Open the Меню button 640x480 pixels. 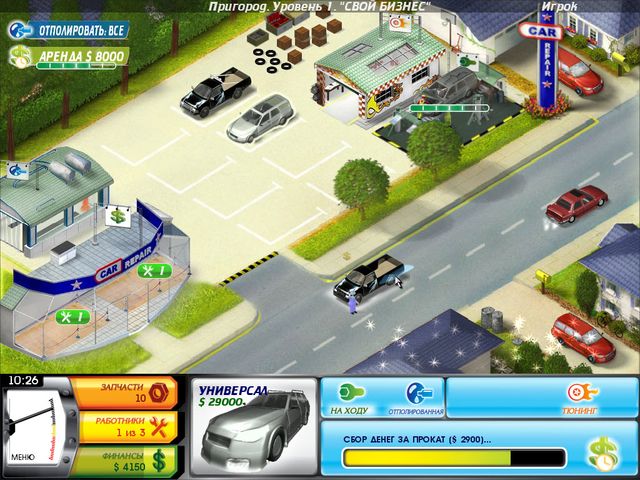22,457
